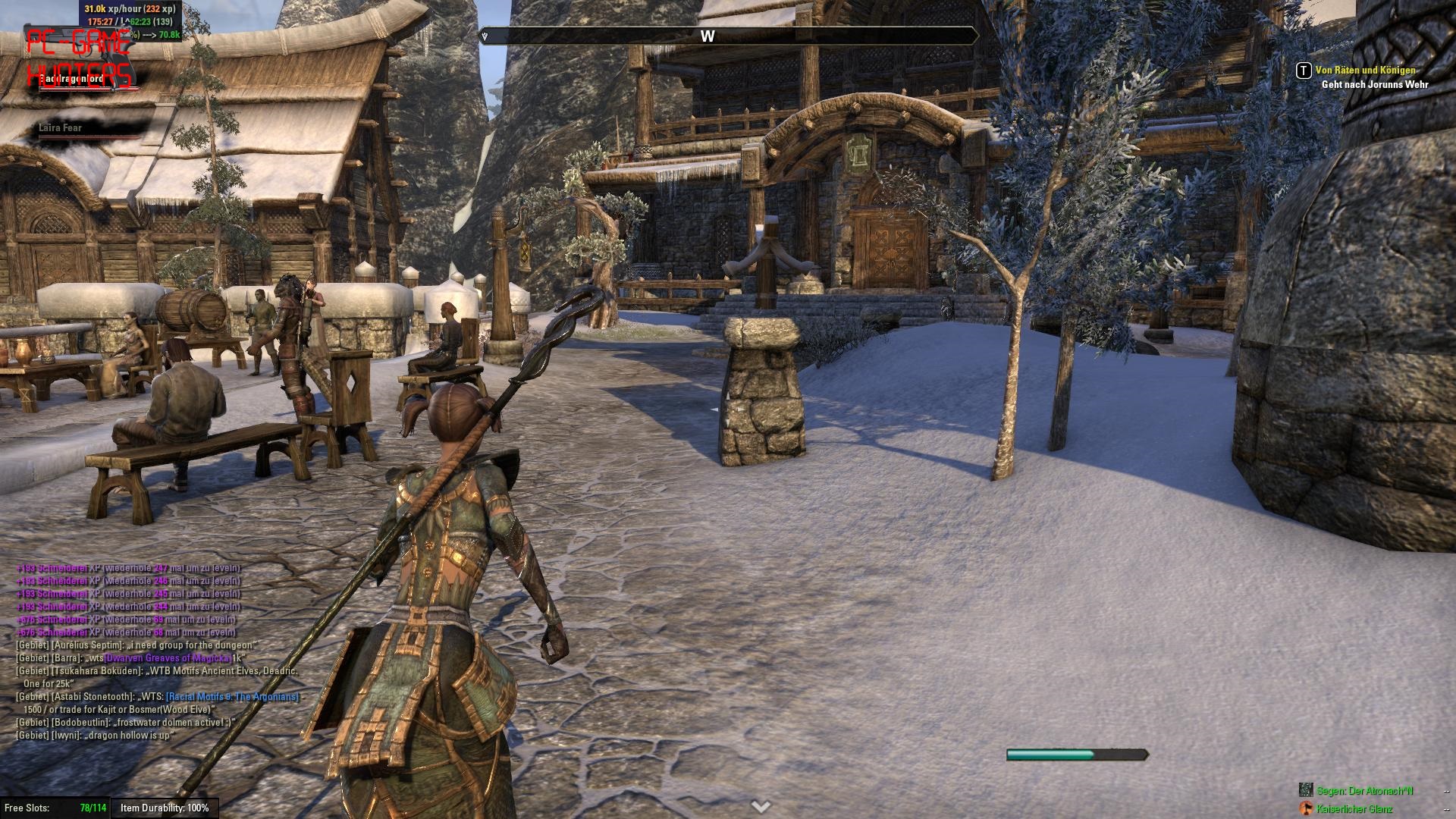The height and width of the screenshot is (819, 1456).
Task: Click the Free Slots inventory counter
Action: click(55, 808)
